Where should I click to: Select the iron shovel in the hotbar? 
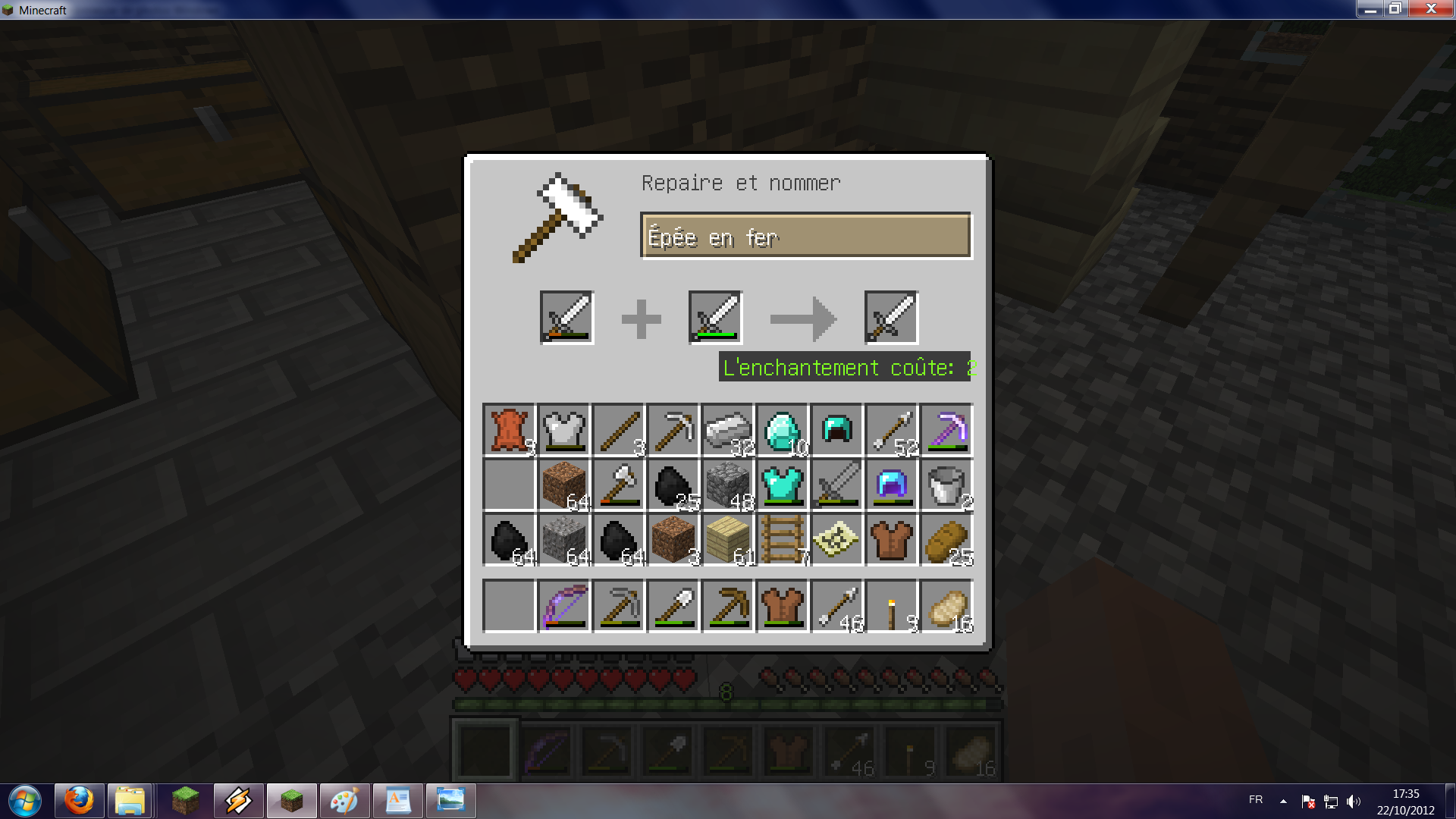673,605
